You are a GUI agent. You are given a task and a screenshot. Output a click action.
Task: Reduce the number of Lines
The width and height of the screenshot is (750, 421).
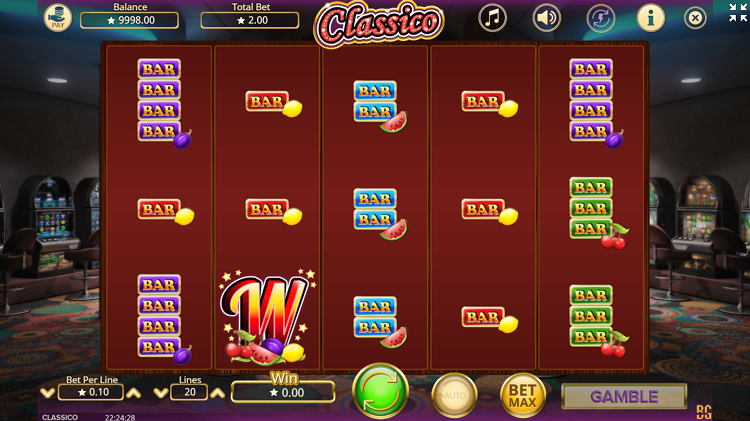pos(161,393)
